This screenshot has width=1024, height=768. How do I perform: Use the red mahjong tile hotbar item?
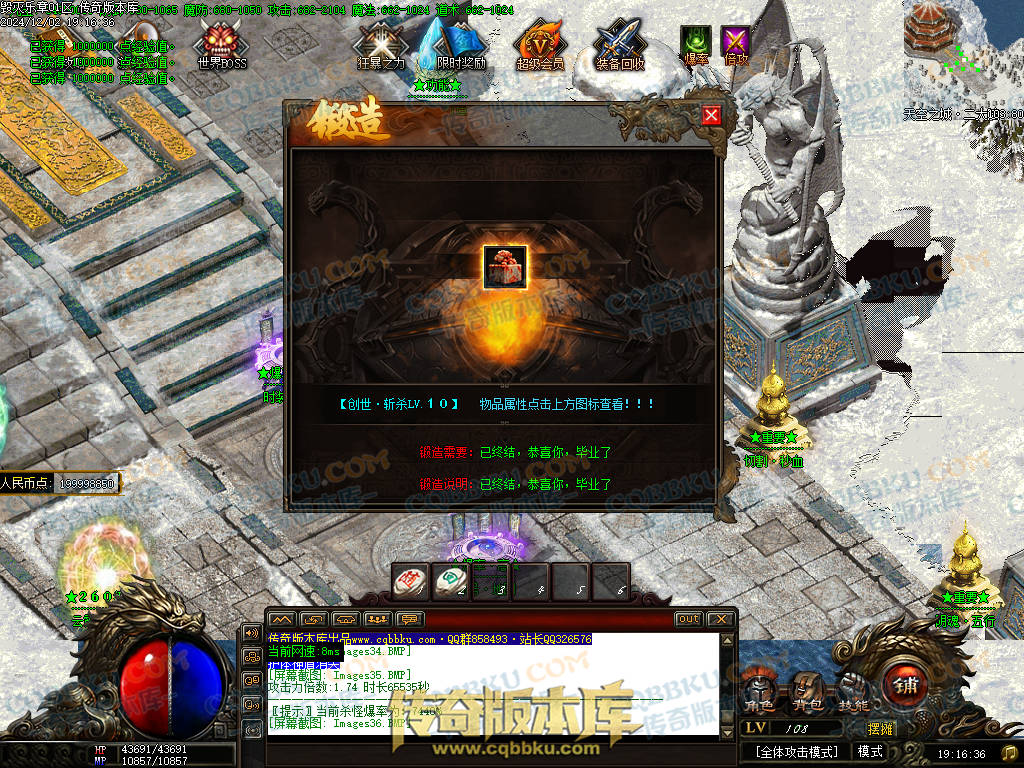click(x=410, y=581)
